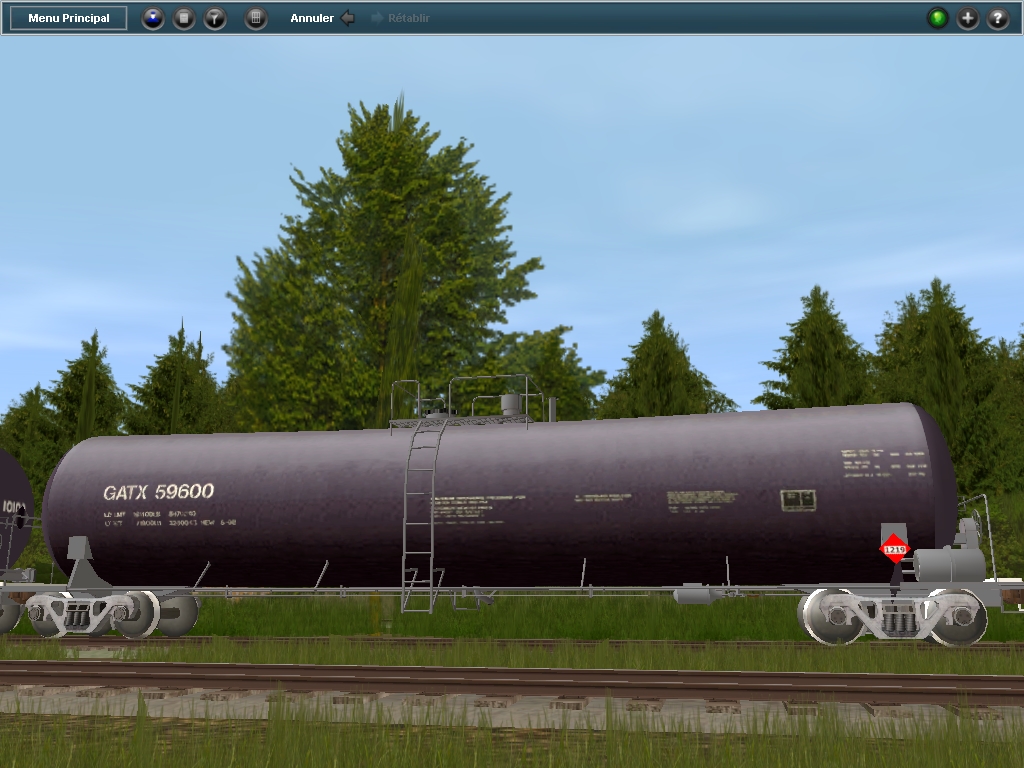The width and height of the screenshot is (1024, 768).
Task: Redo the action with Rétablir
Action: (400, 18)
